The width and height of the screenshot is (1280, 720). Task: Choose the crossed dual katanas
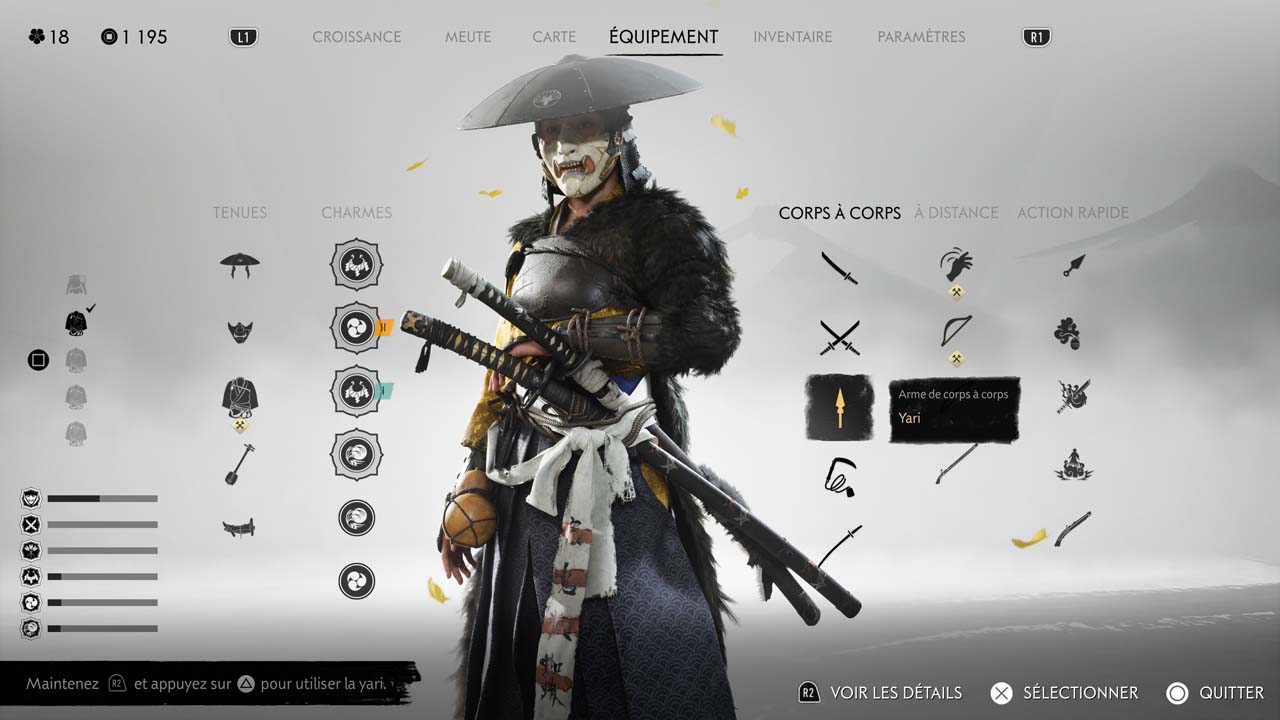(x=839, y=337)
